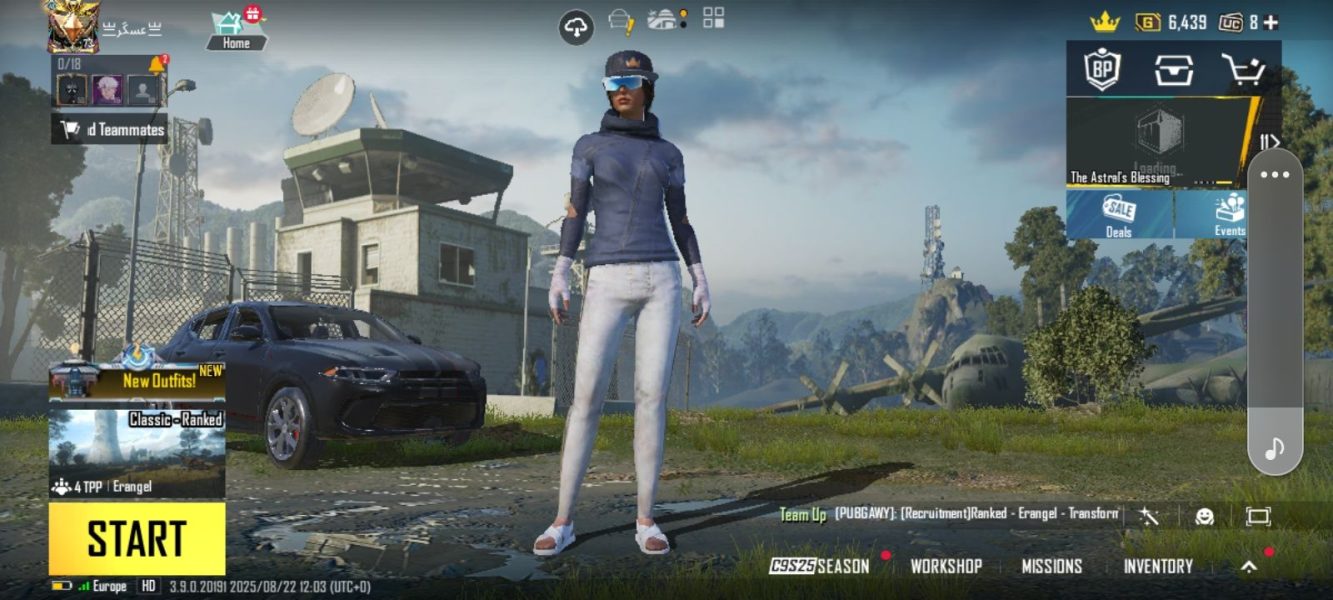Screen dimensions: 1333x600
Task: Go to the Home feature
Action: click(236, 29)
